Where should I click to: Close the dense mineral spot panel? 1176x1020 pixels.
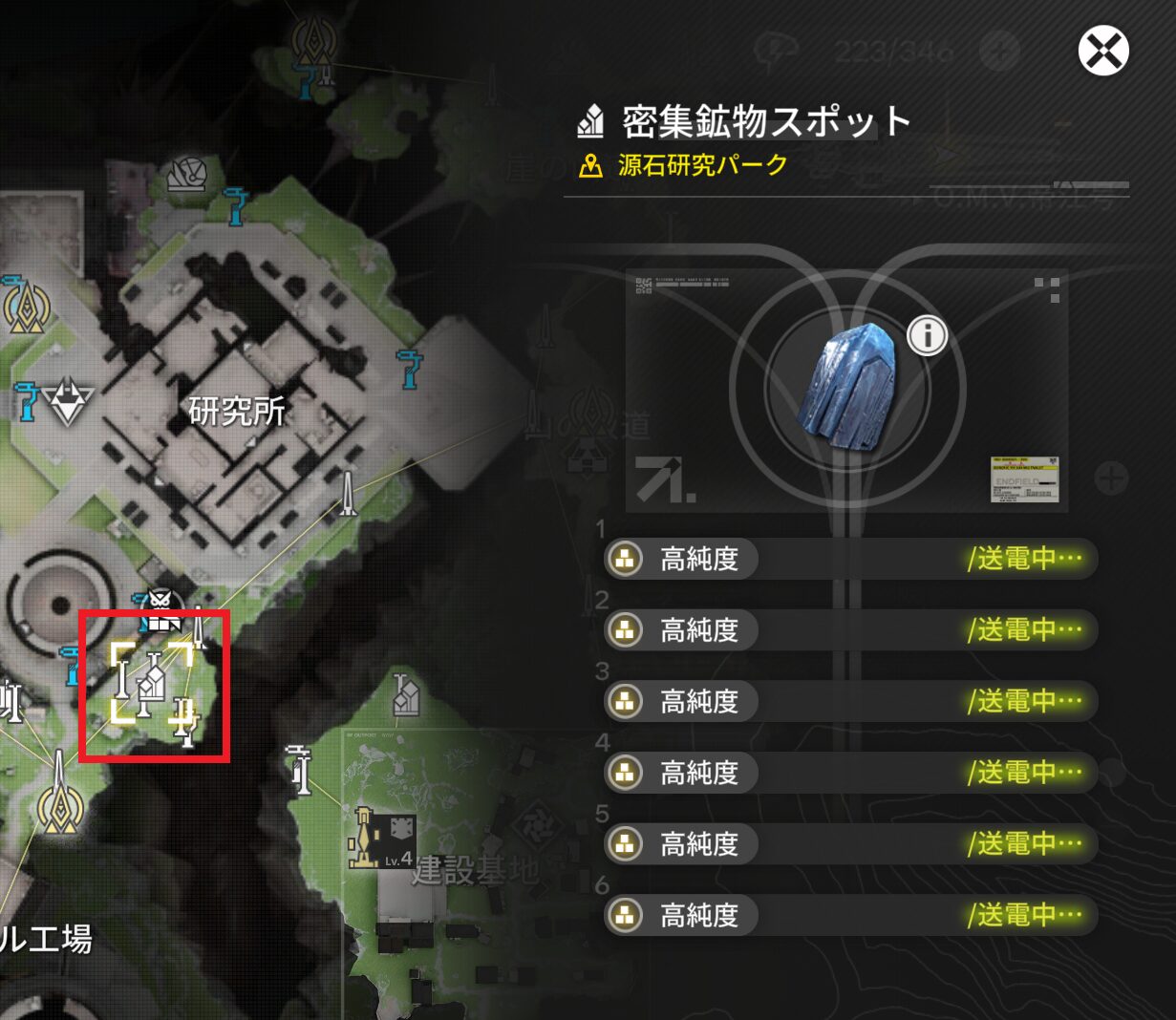(1103, 51)
